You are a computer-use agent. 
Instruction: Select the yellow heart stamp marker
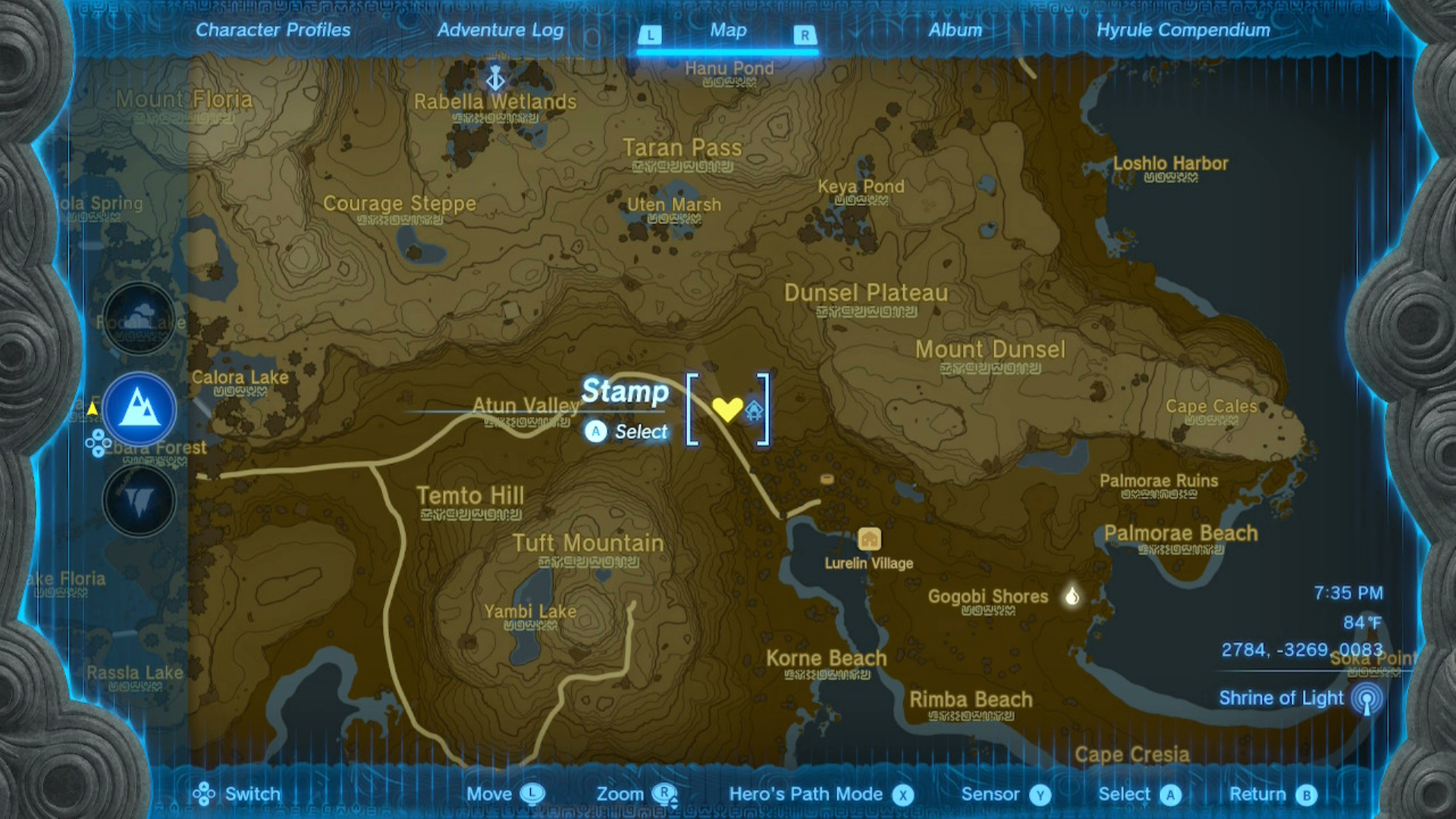tap(727, 407)
